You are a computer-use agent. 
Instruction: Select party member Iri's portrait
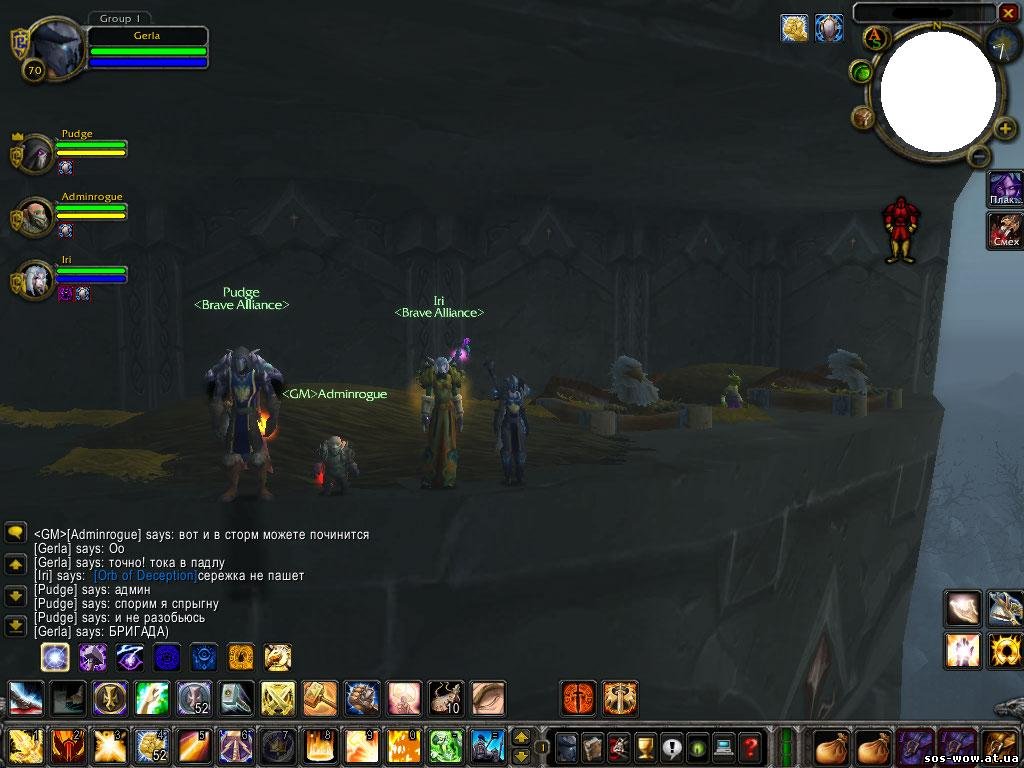[x=37, y=278]
